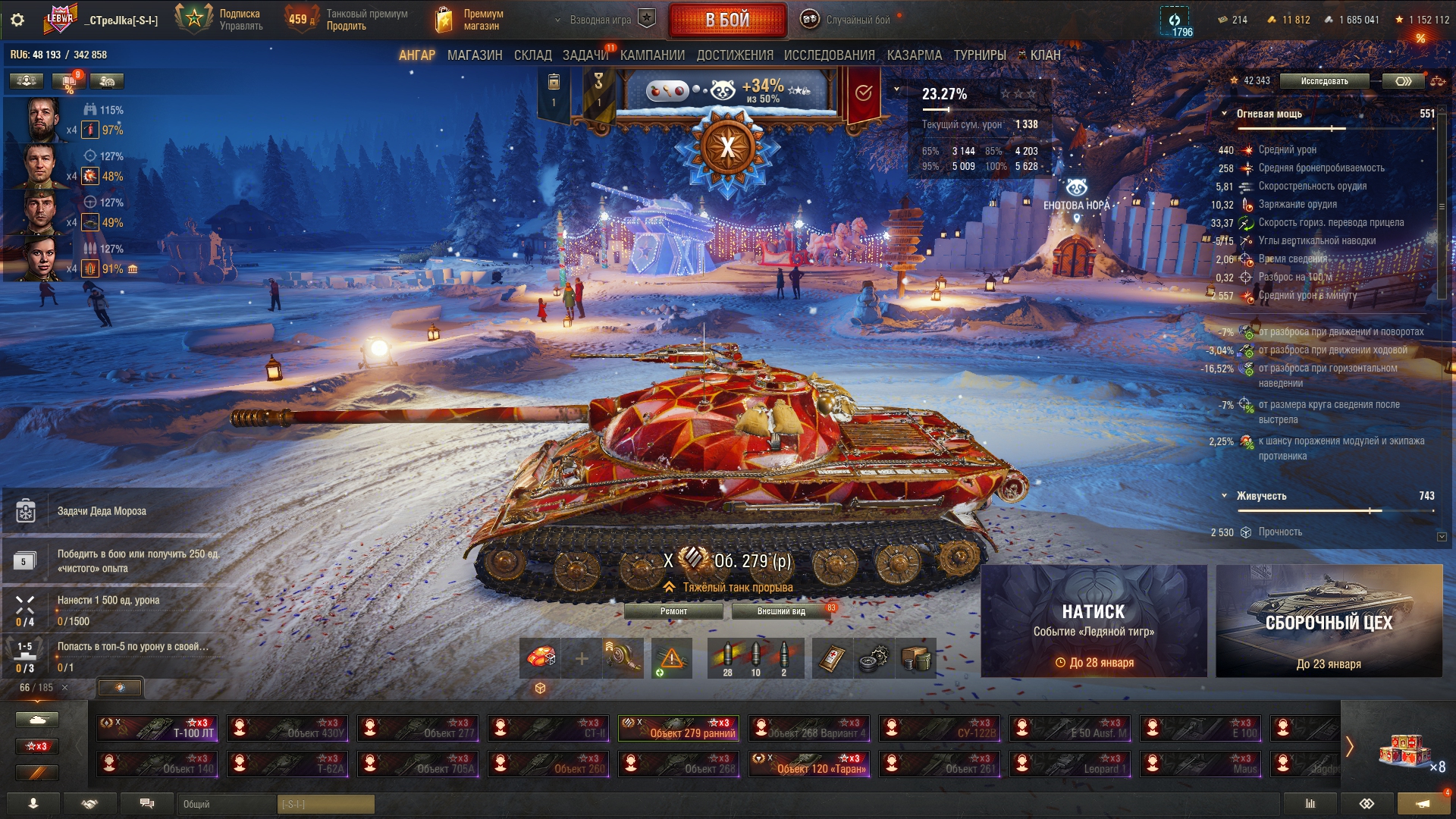Open the Внешний вид customization button
1456x819 pixels.
coord(780,611)
